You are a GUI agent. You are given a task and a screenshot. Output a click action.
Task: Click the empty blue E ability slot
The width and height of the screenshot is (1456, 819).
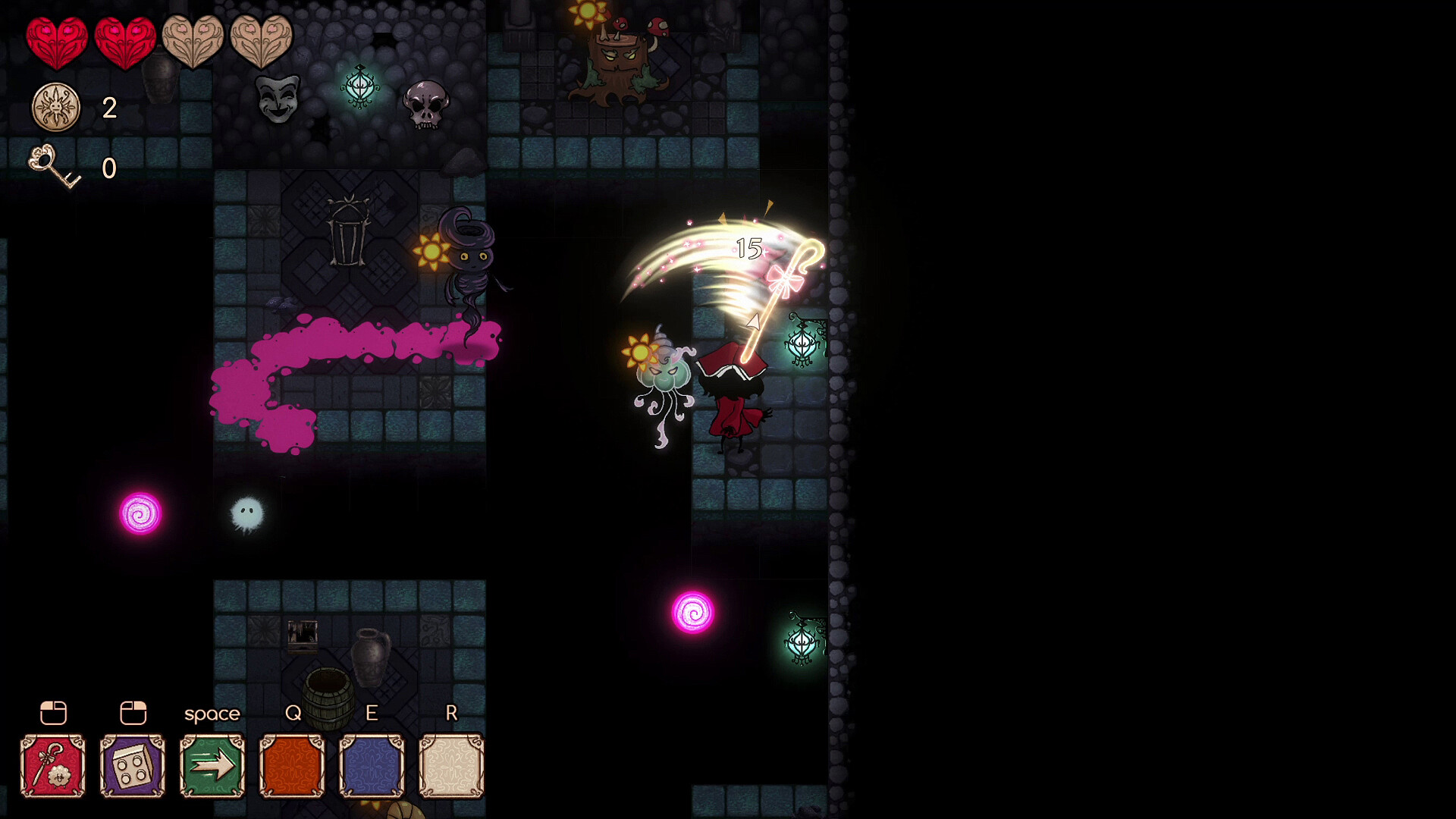coord(372,764)
